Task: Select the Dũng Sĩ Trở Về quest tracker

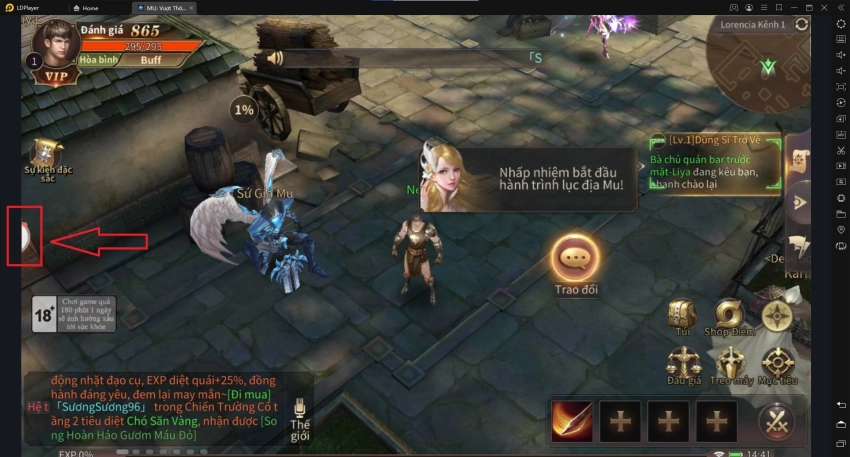Action: tap(714, 158)
